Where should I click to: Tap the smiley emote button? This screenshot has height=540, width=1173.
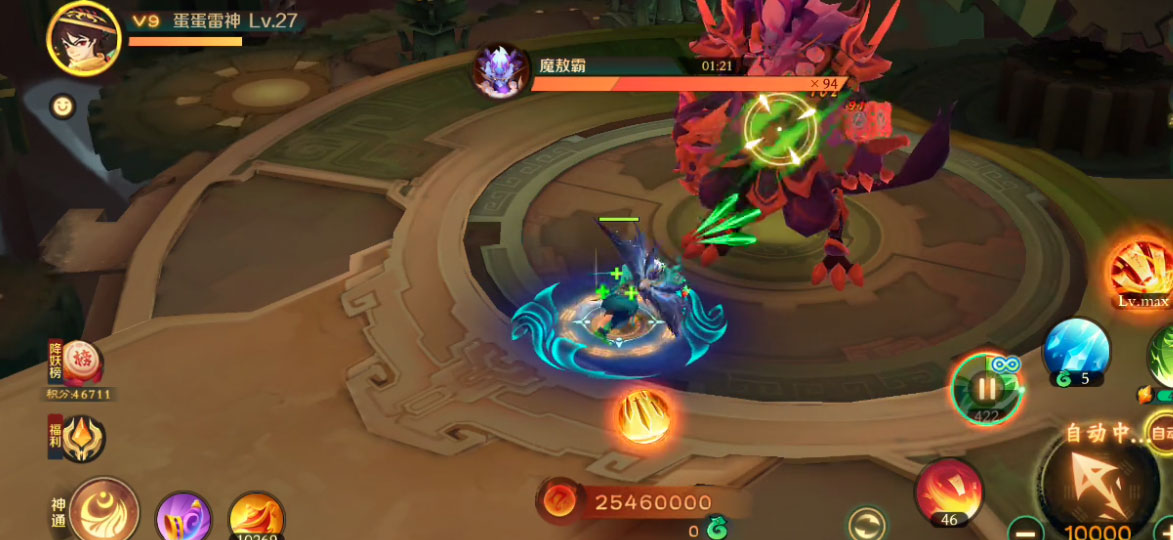[63, 106]
